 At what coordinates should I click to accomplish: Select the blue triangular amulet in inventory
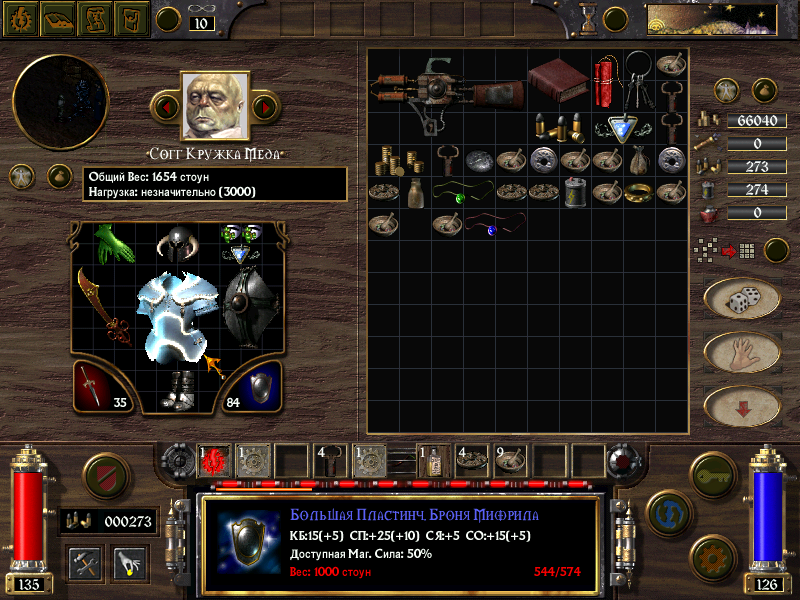click(623, 127)
